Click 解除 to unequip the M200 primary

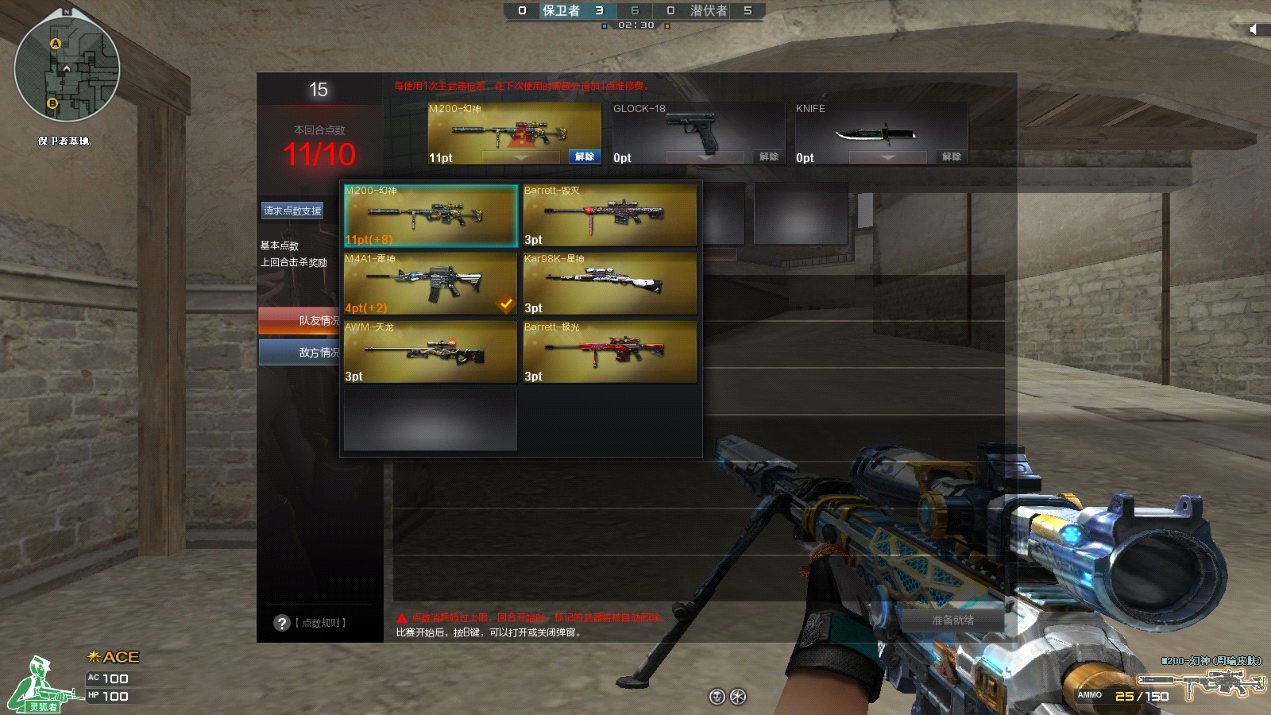[584, 157]
